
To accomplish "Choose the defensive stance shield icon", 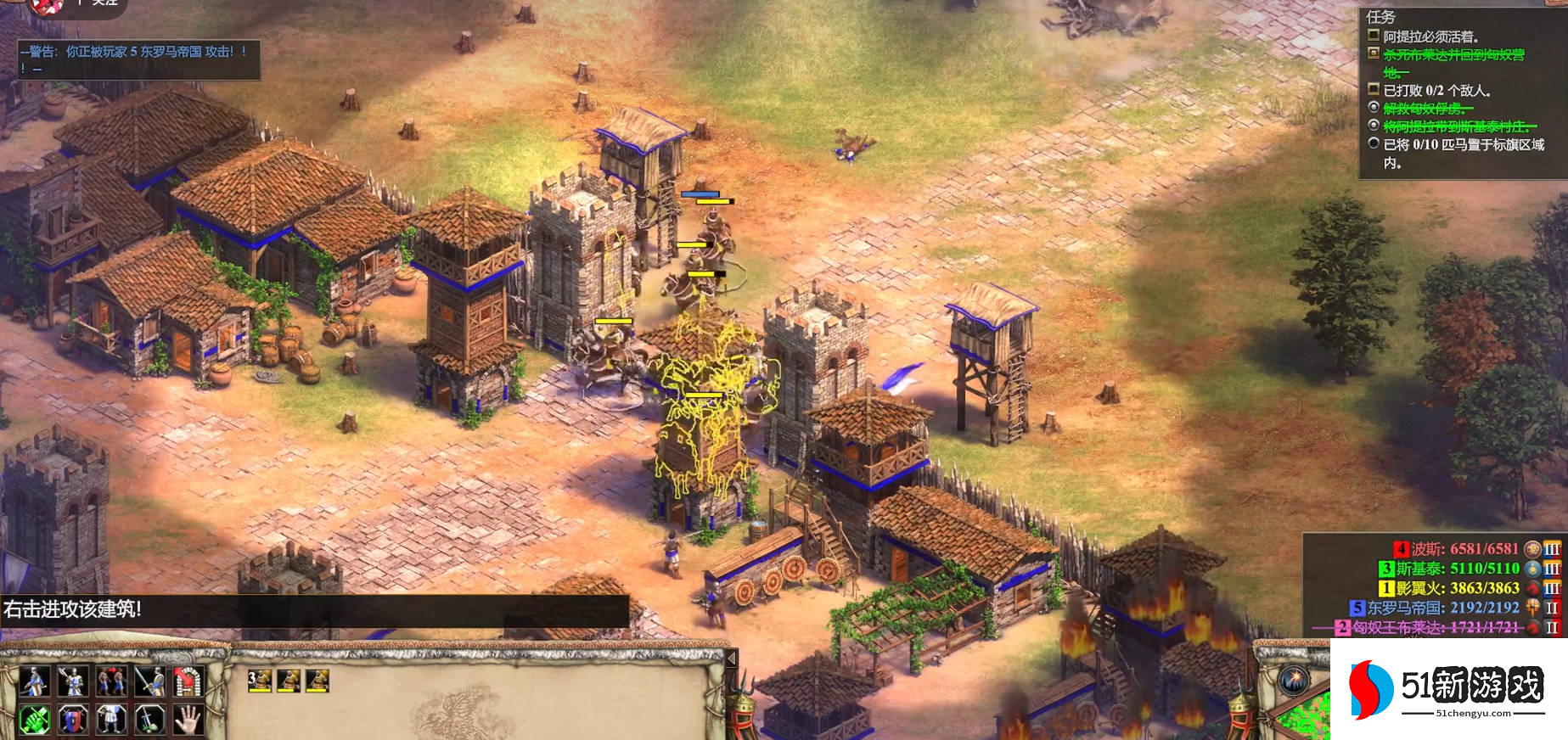I will [73, 720].
